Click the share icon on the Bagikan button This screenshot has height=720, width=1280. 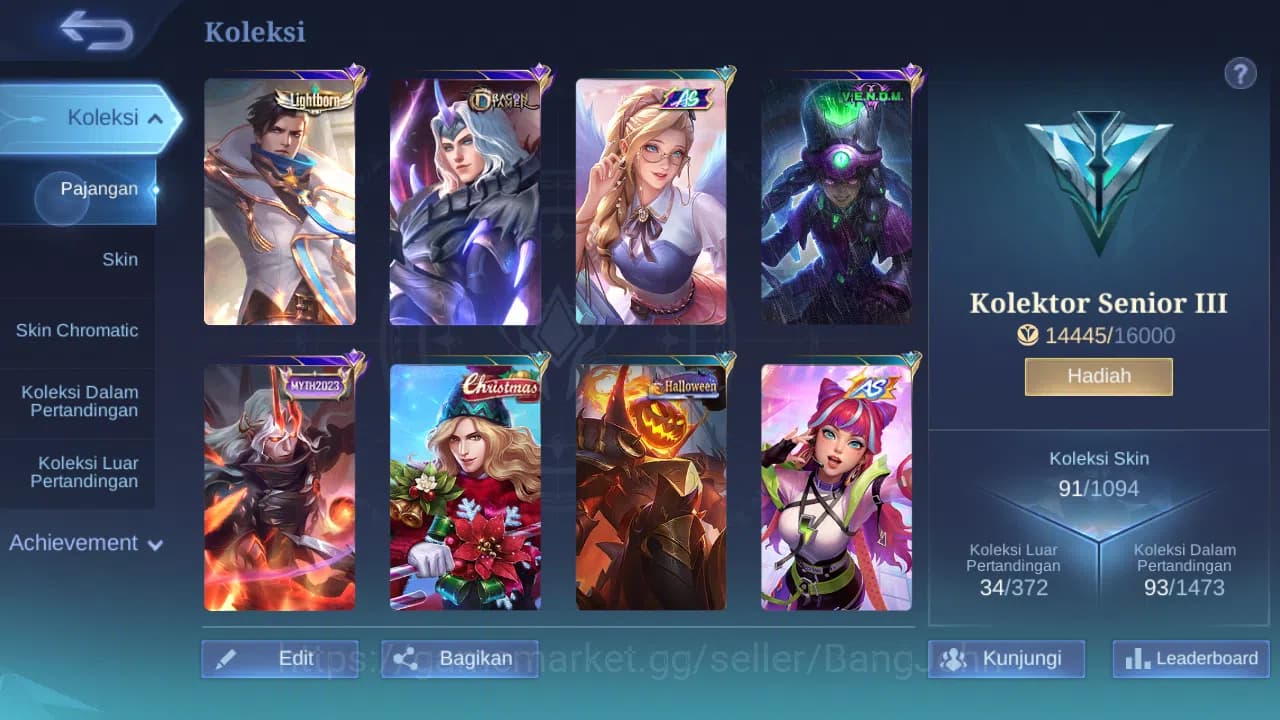click(x=407, y=658)
